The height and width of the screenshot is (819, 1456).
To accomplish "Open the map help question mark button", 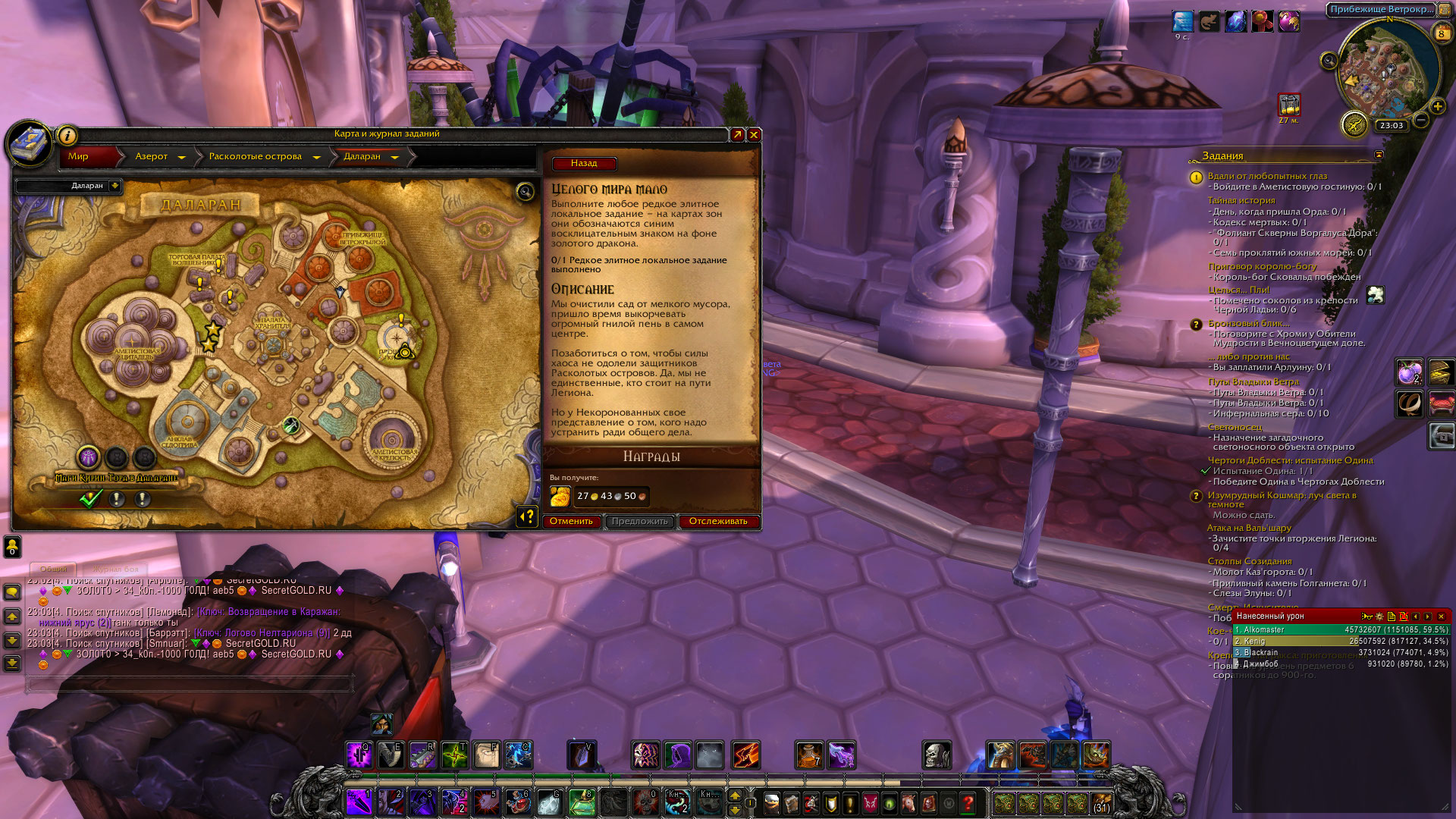I will click(526, 516).
